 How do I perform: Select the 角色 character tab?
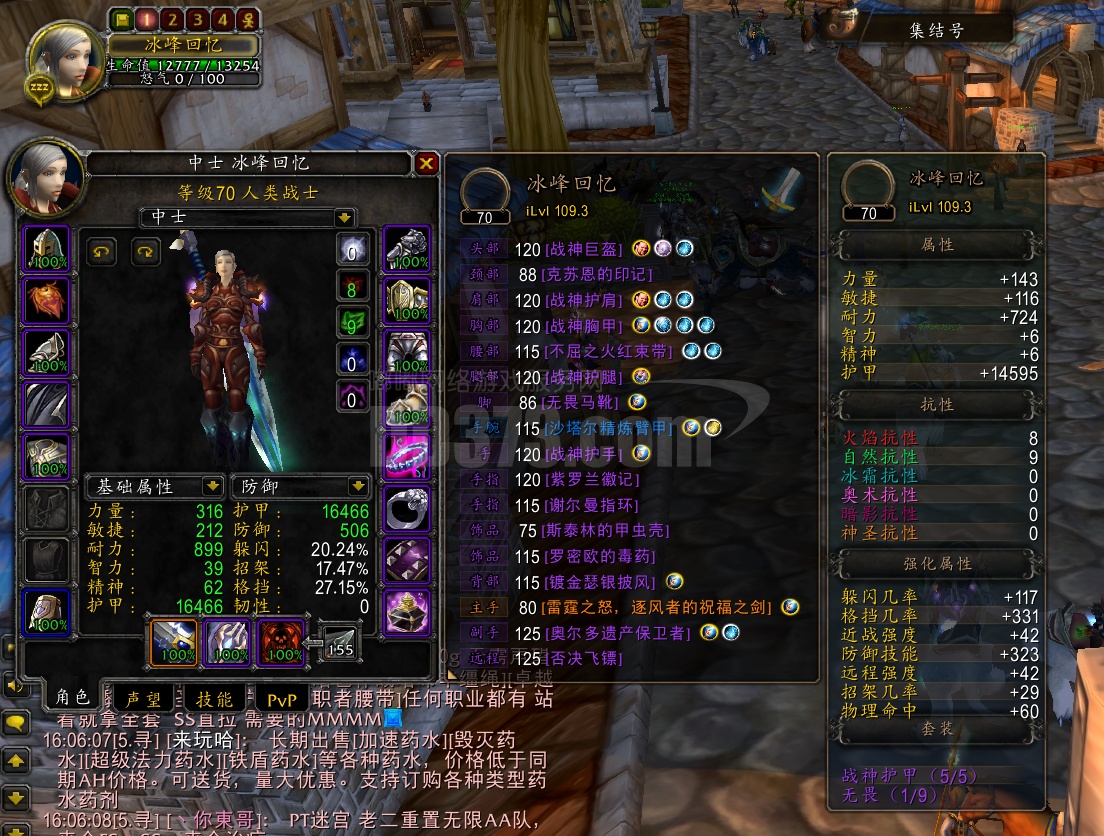(x=72, y=698)
